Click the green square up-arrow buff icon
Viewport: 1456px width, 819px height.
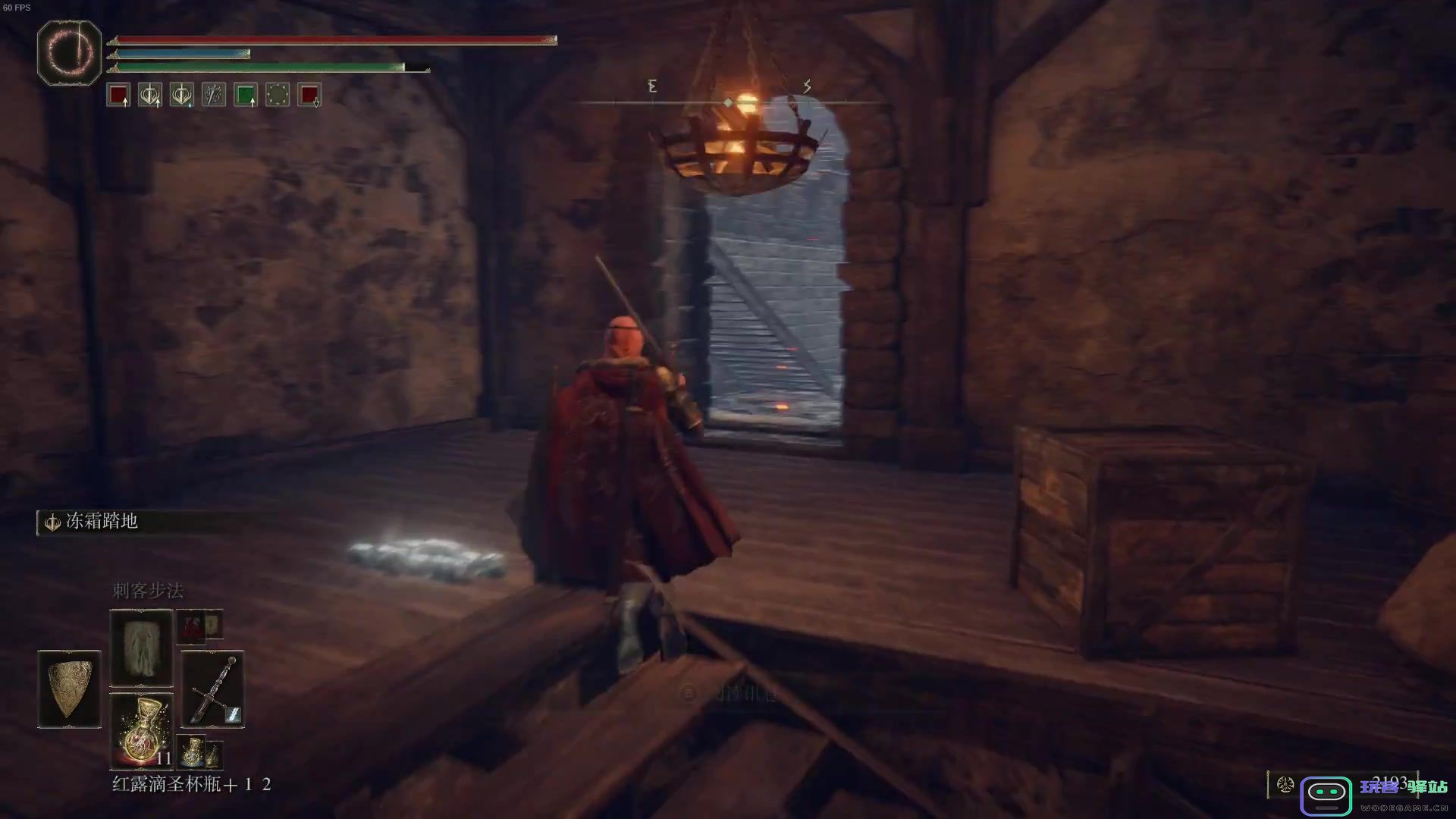click(246, 96)
